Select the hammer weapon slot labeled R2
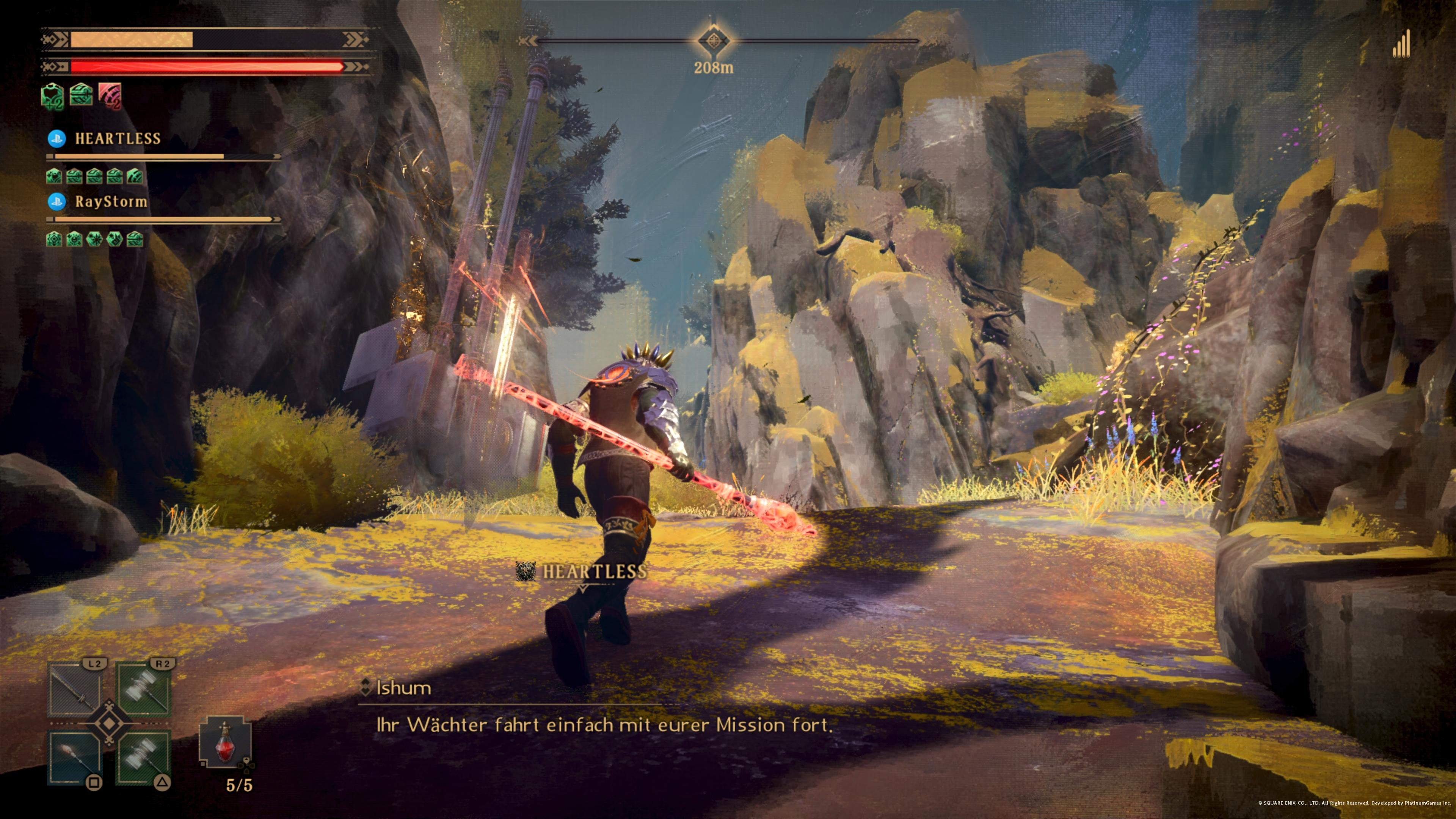 [x=144, y=690]
